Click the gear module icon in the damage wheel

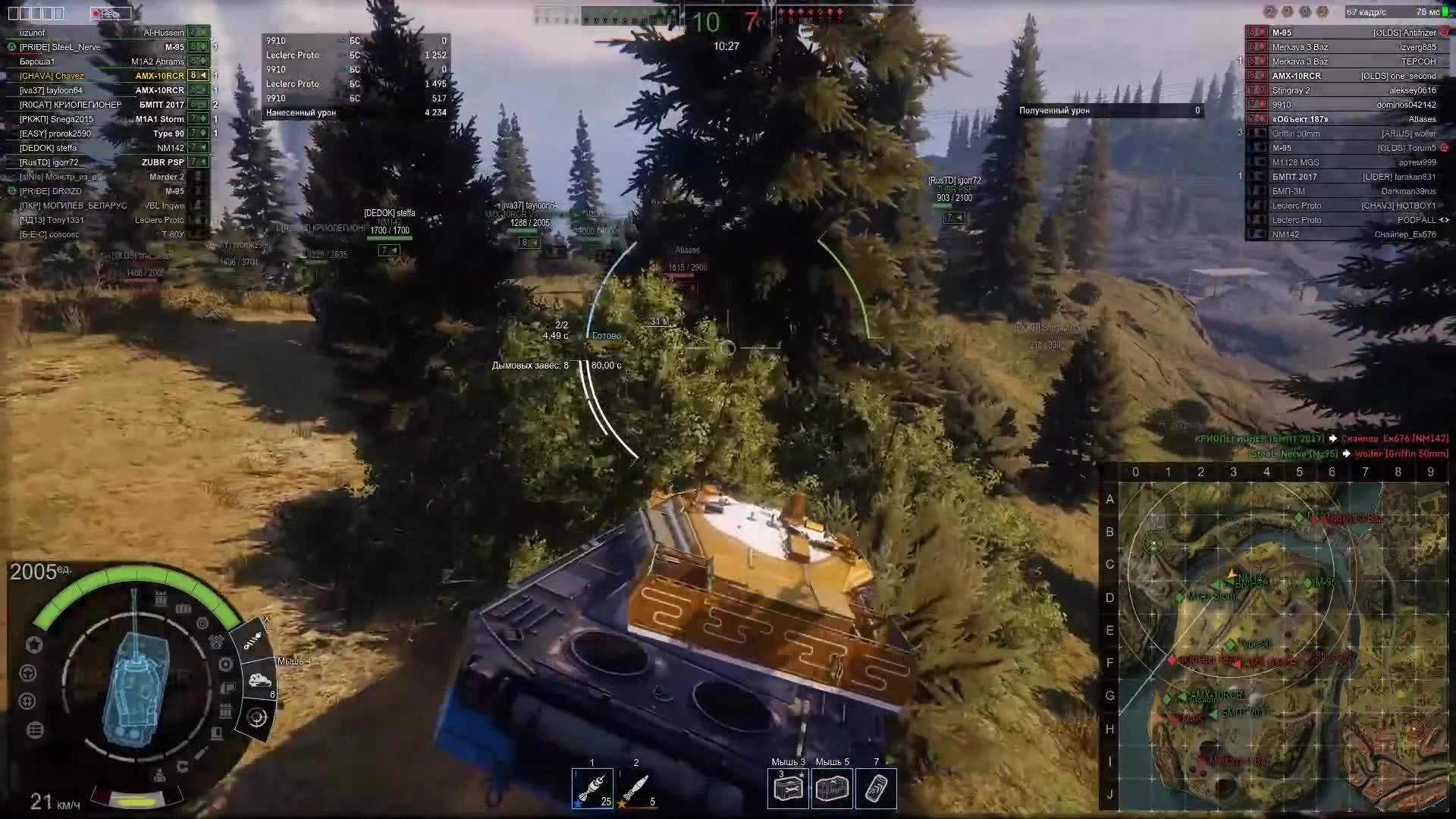coord(225,664)
